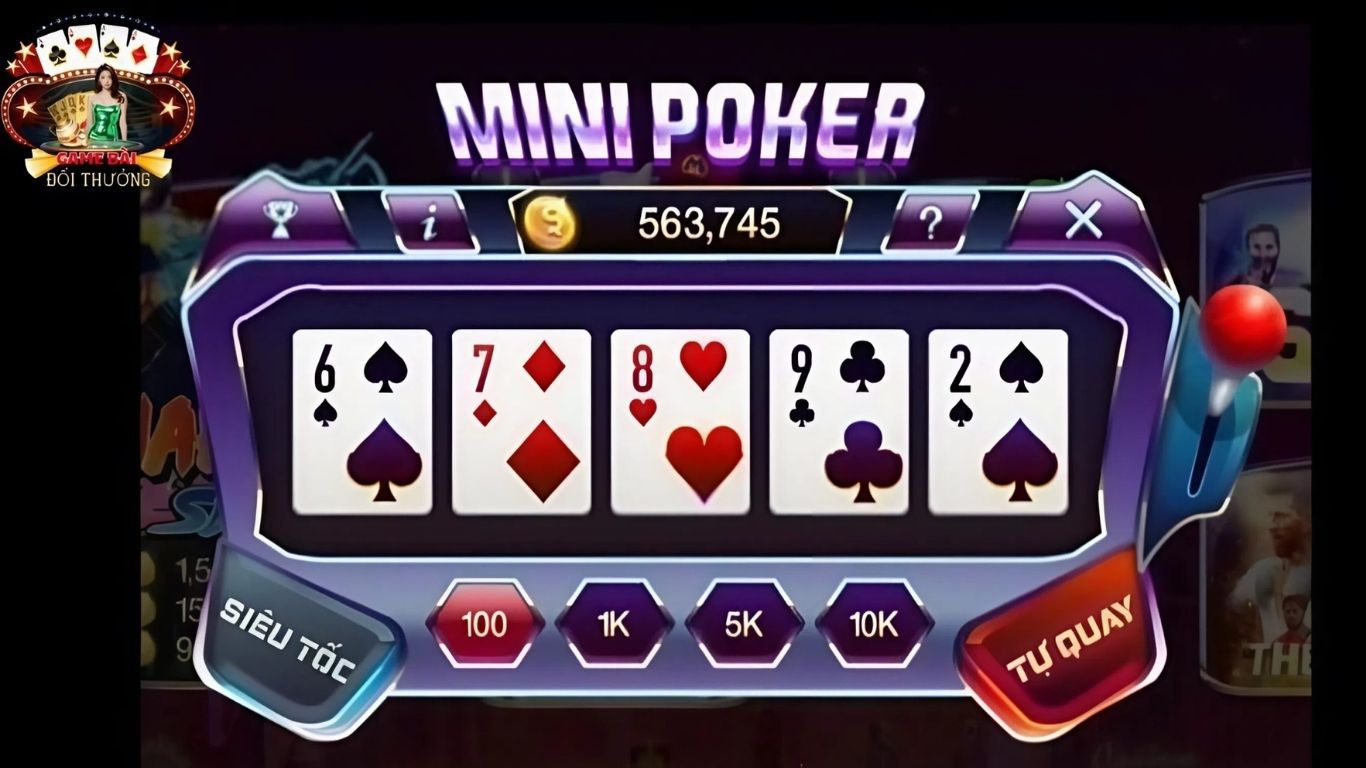Select the 6 of spades card
Image resolution: width=1366 pixels, height=768 pixels.
pos(360,420)
